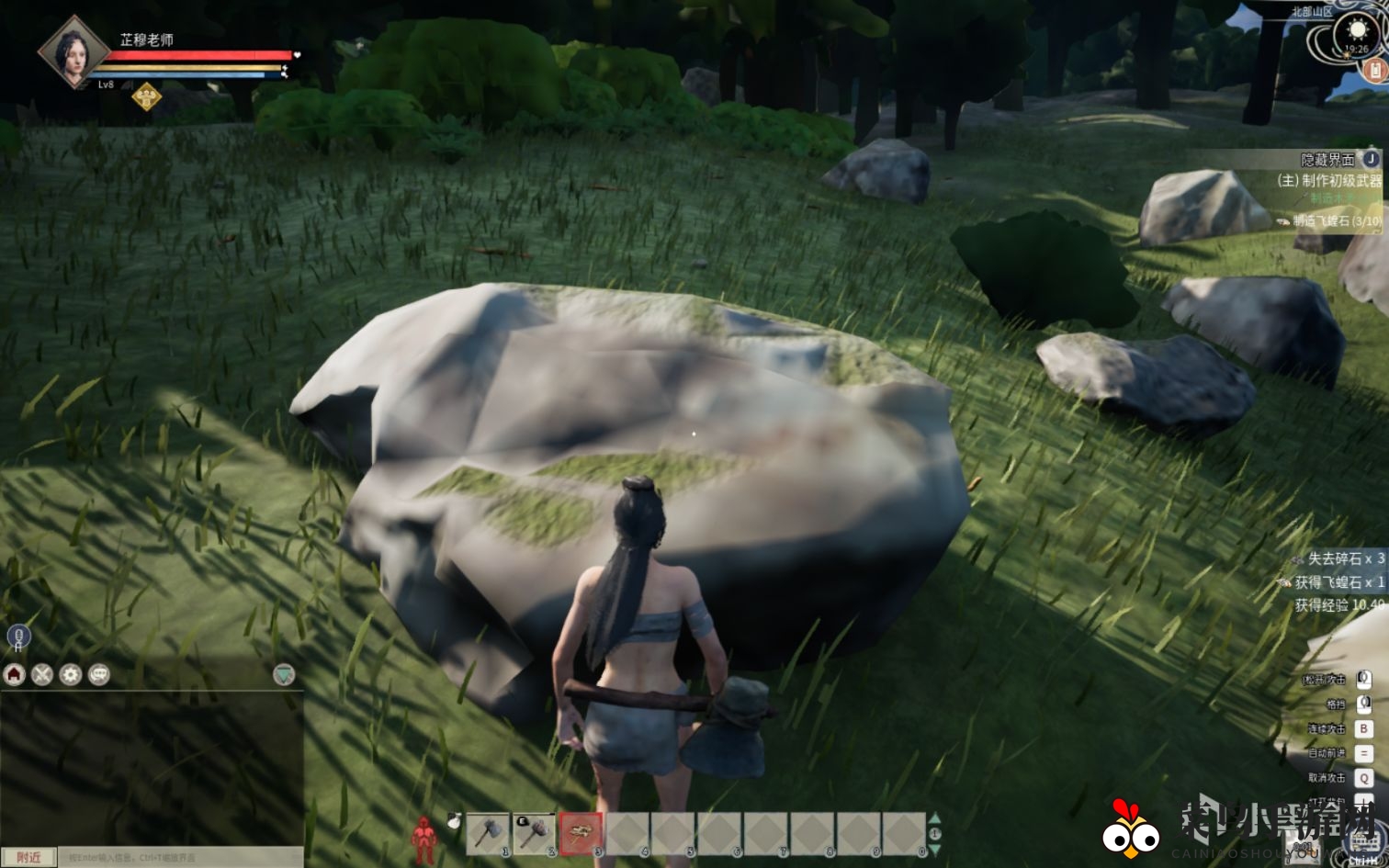Open the main quest 制作初级武器 tracker
This screenshot has width=1389, height=868.
pos(1329,181)
